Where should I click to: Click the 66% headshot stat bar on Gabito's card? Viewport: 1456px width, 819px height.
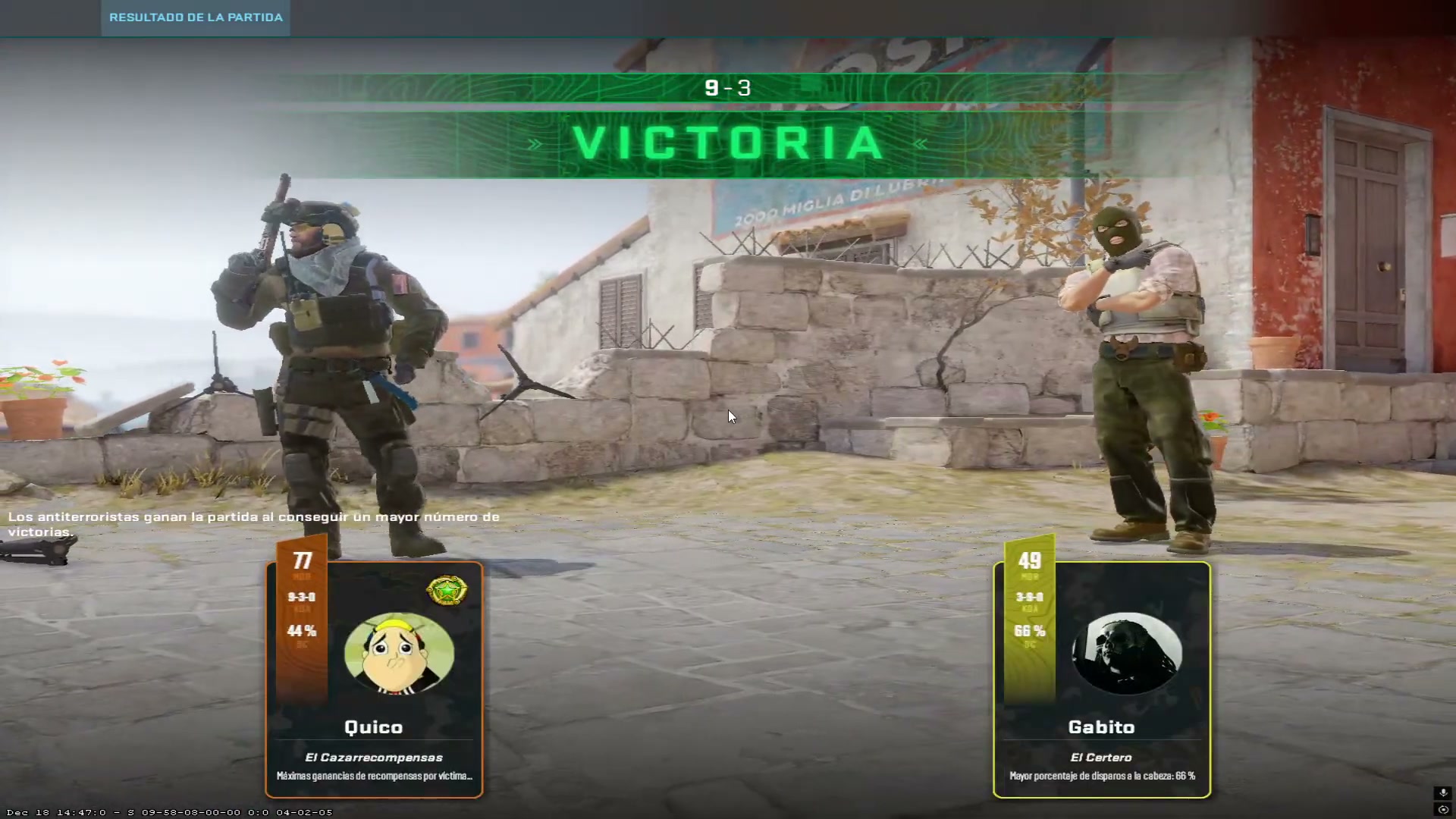tap(1029, 630)
